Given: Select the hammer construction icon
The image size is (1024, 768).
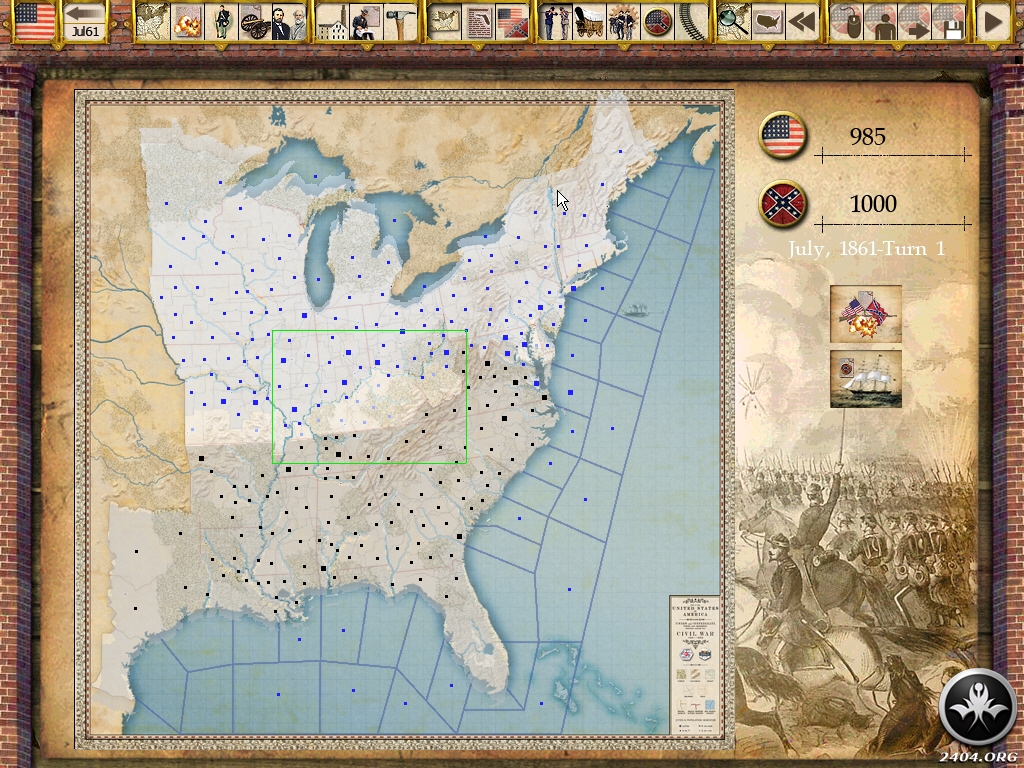Looking at the screenshot, I should pos(401,21).
